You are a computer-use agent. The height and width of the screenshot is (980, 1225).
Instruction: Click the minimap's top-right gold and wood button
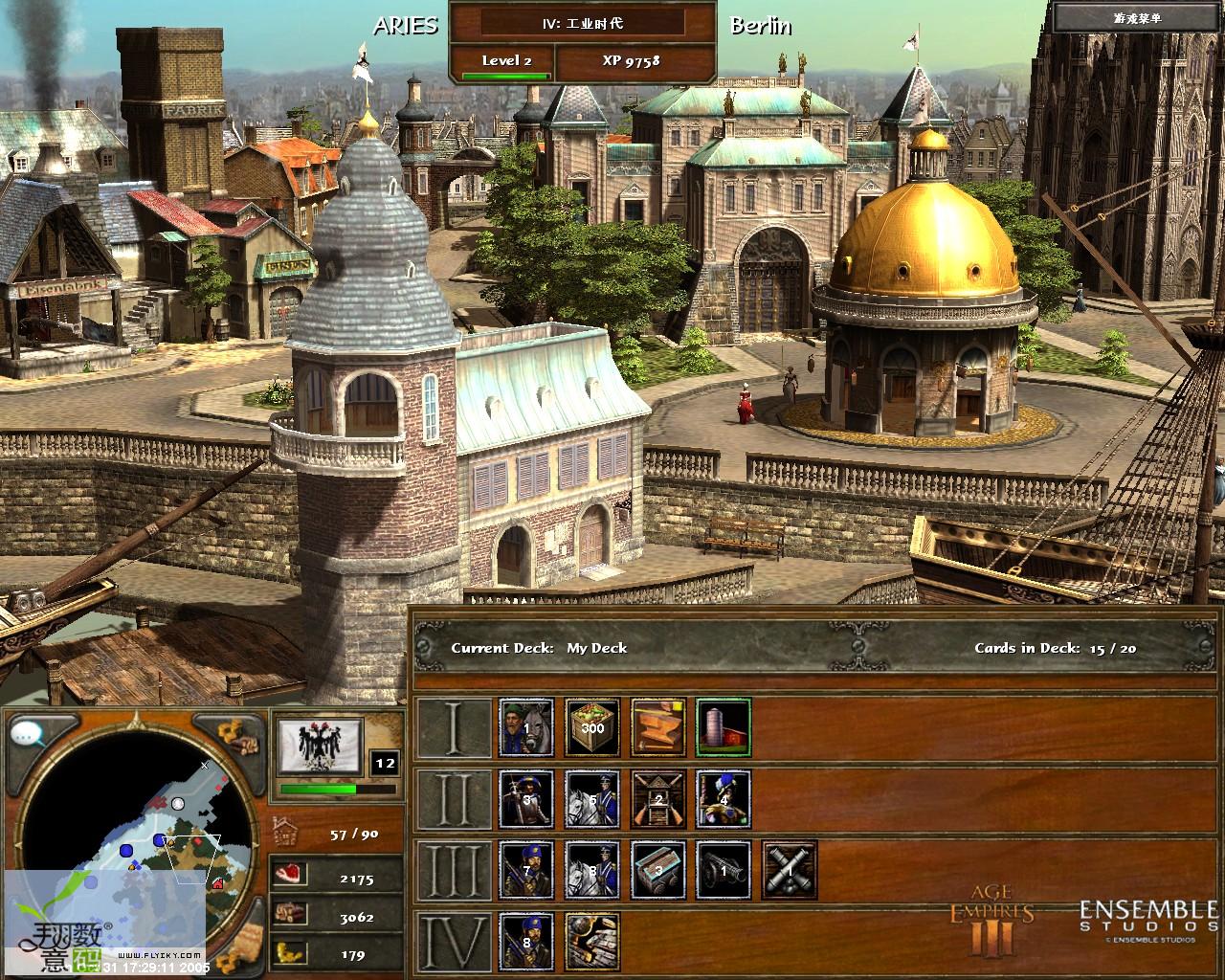click(235, 736)
